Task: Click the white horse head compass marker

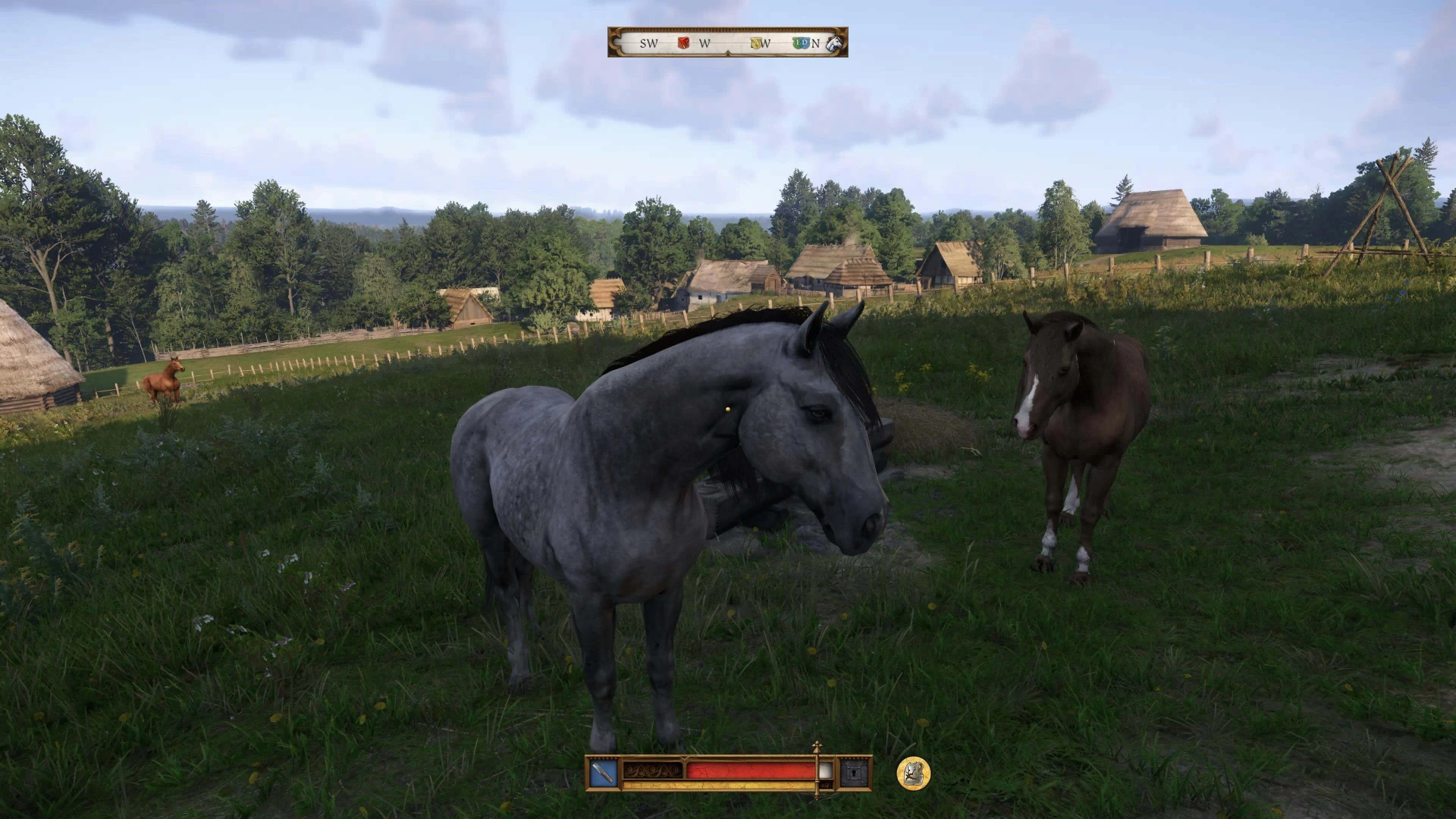Action: (x=834, y=42)
